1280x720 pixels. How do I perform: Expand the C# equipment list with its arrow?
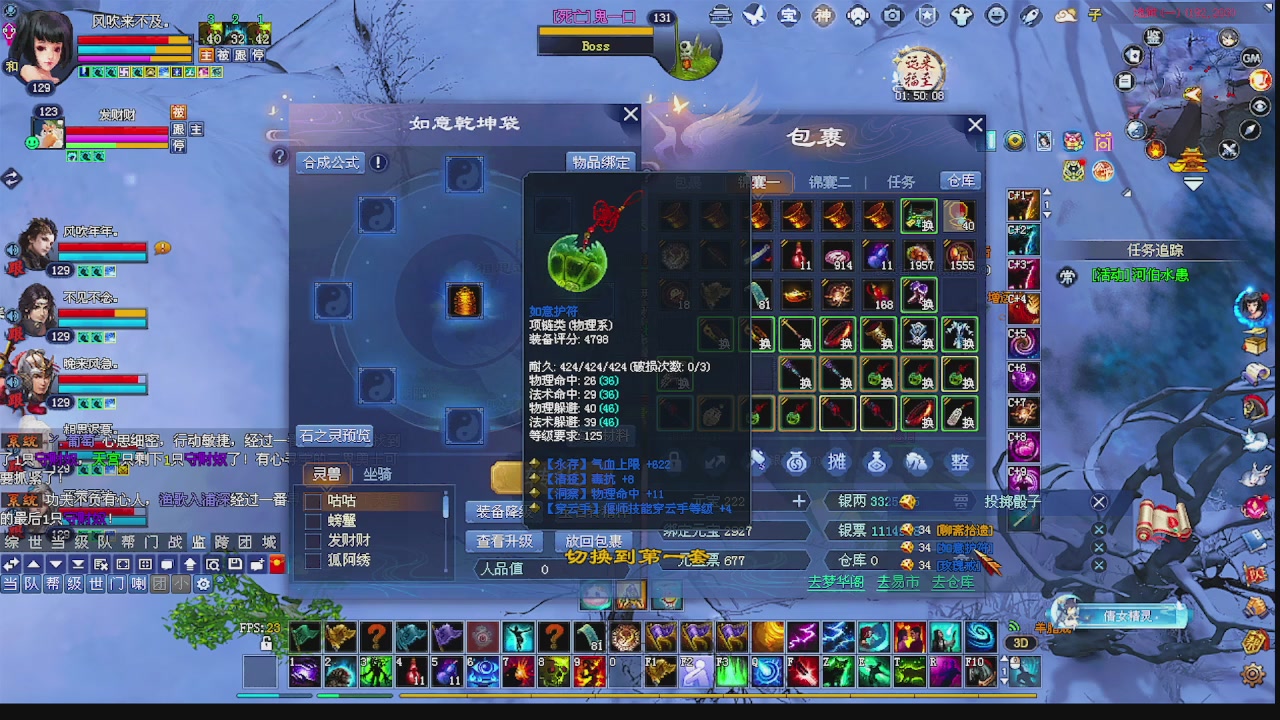point(1047,213)
